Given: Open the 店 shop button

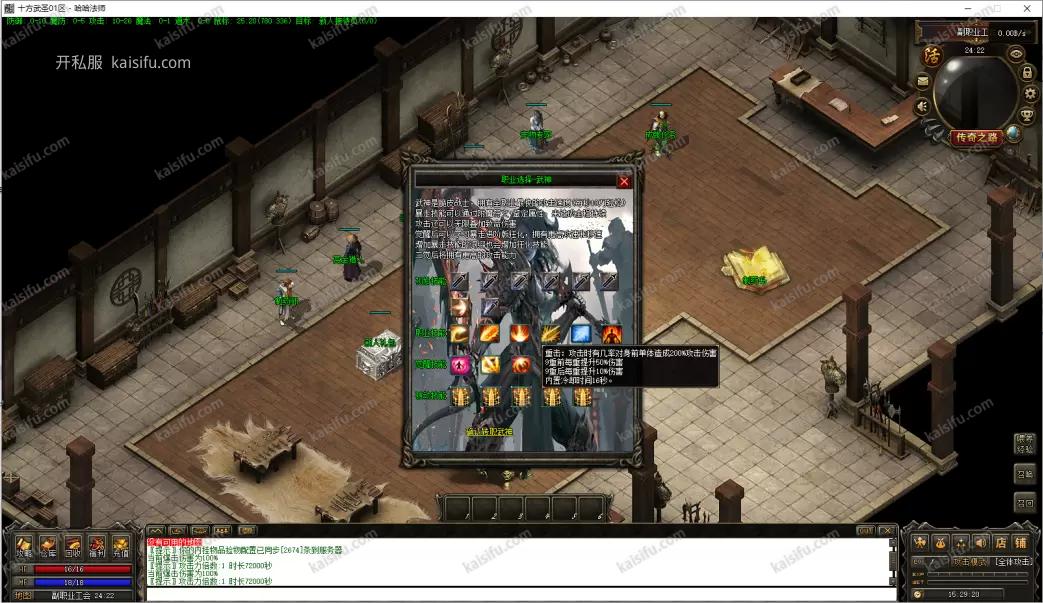Looking at the screenshot, I should click(1000, 543).
